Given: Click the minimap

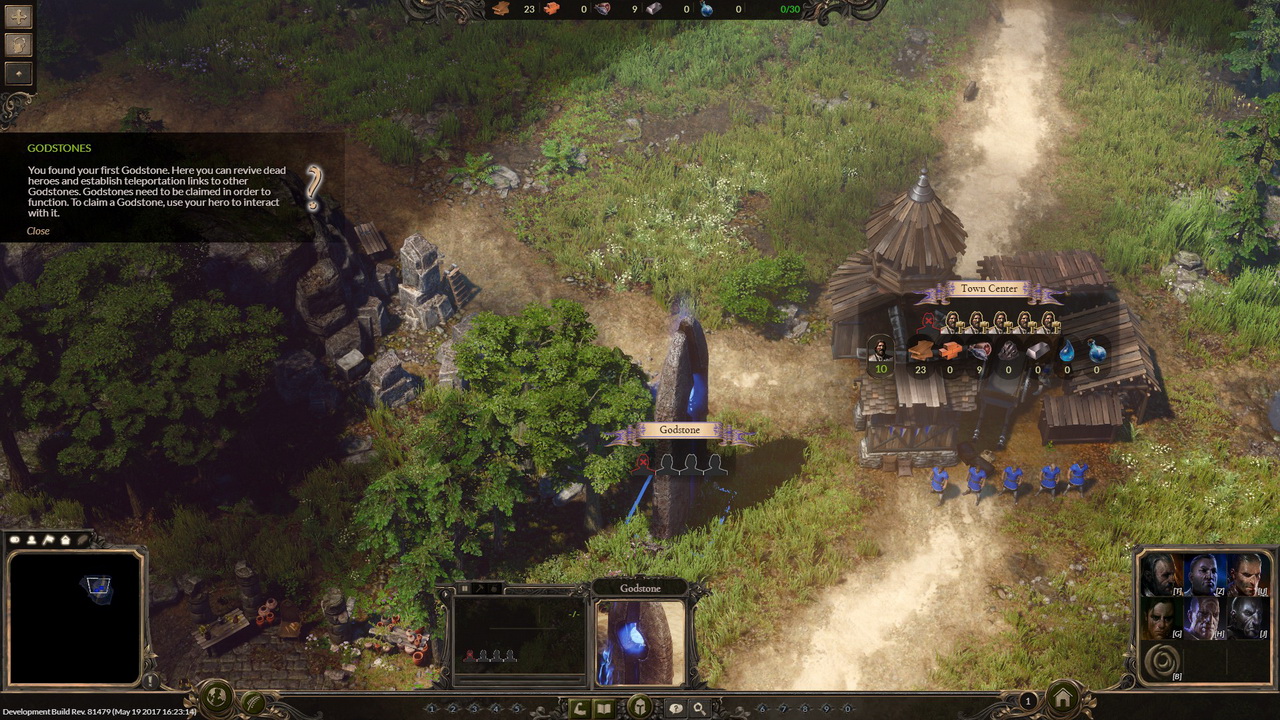Looking at the screenshot, I should point(75,617).
